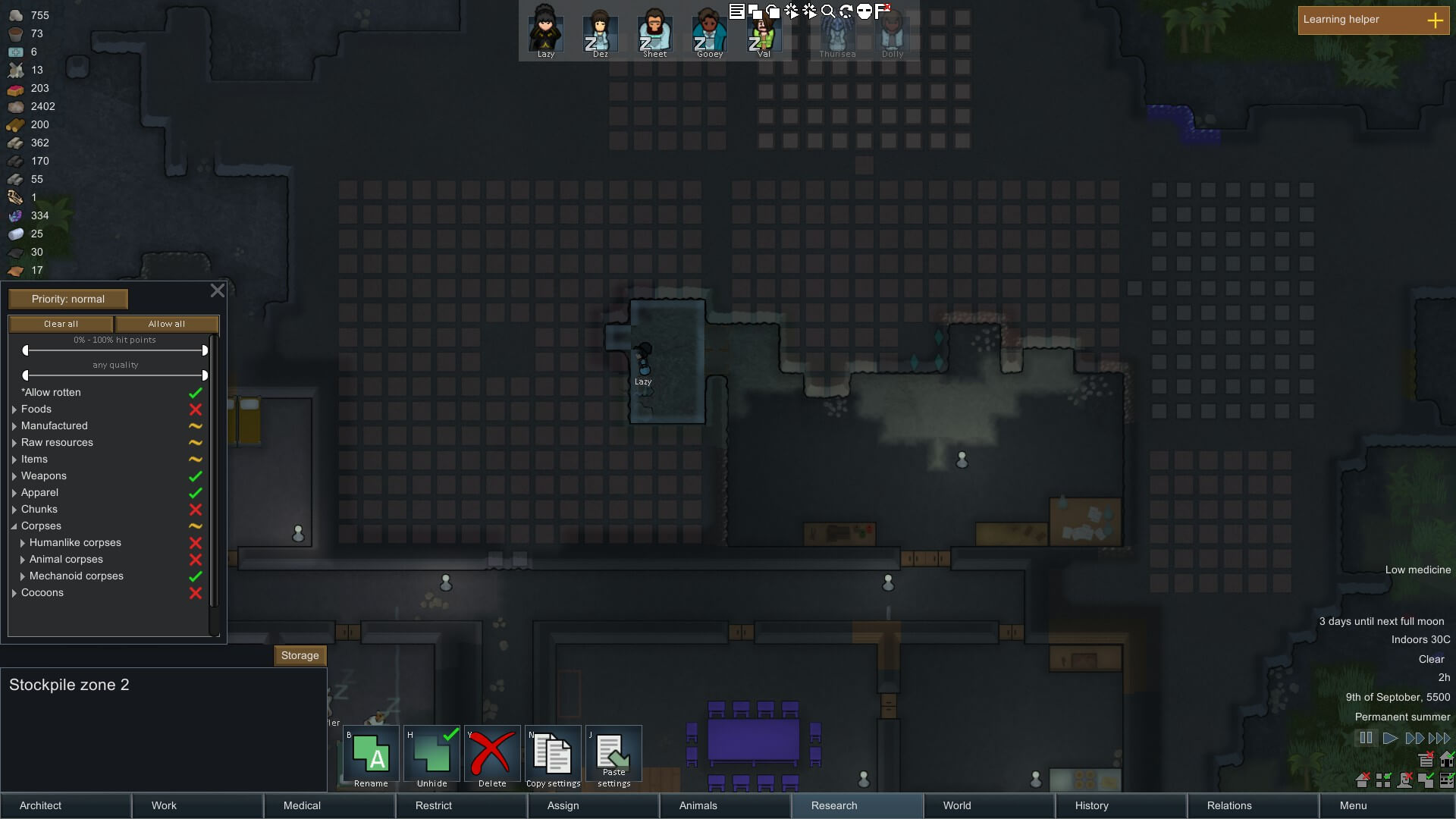Collapse the Corpses category

pyautogui.click(x=14, y=526)
